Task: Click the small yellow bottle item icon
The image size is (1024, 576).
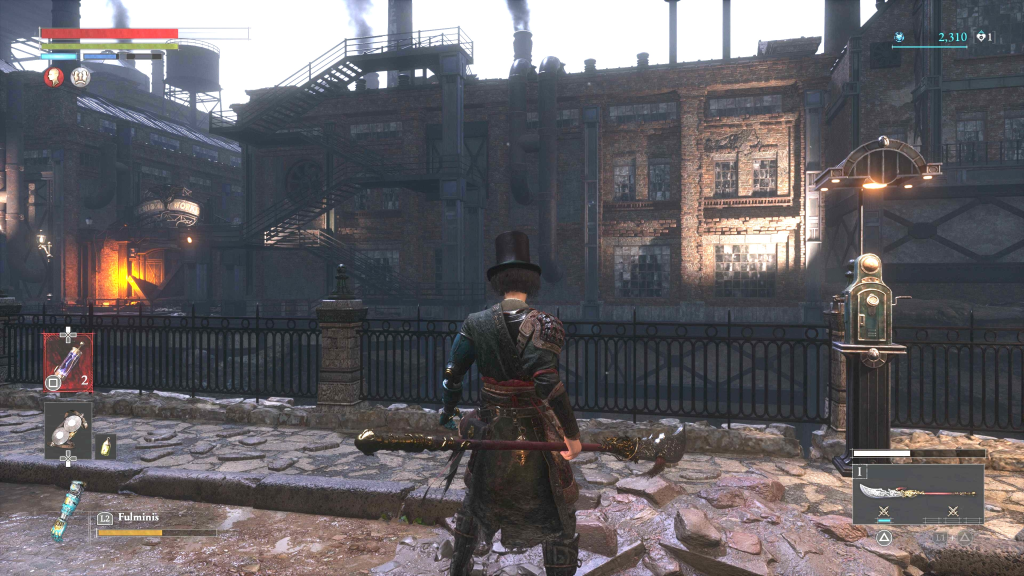Action: (x=107, y=446)
